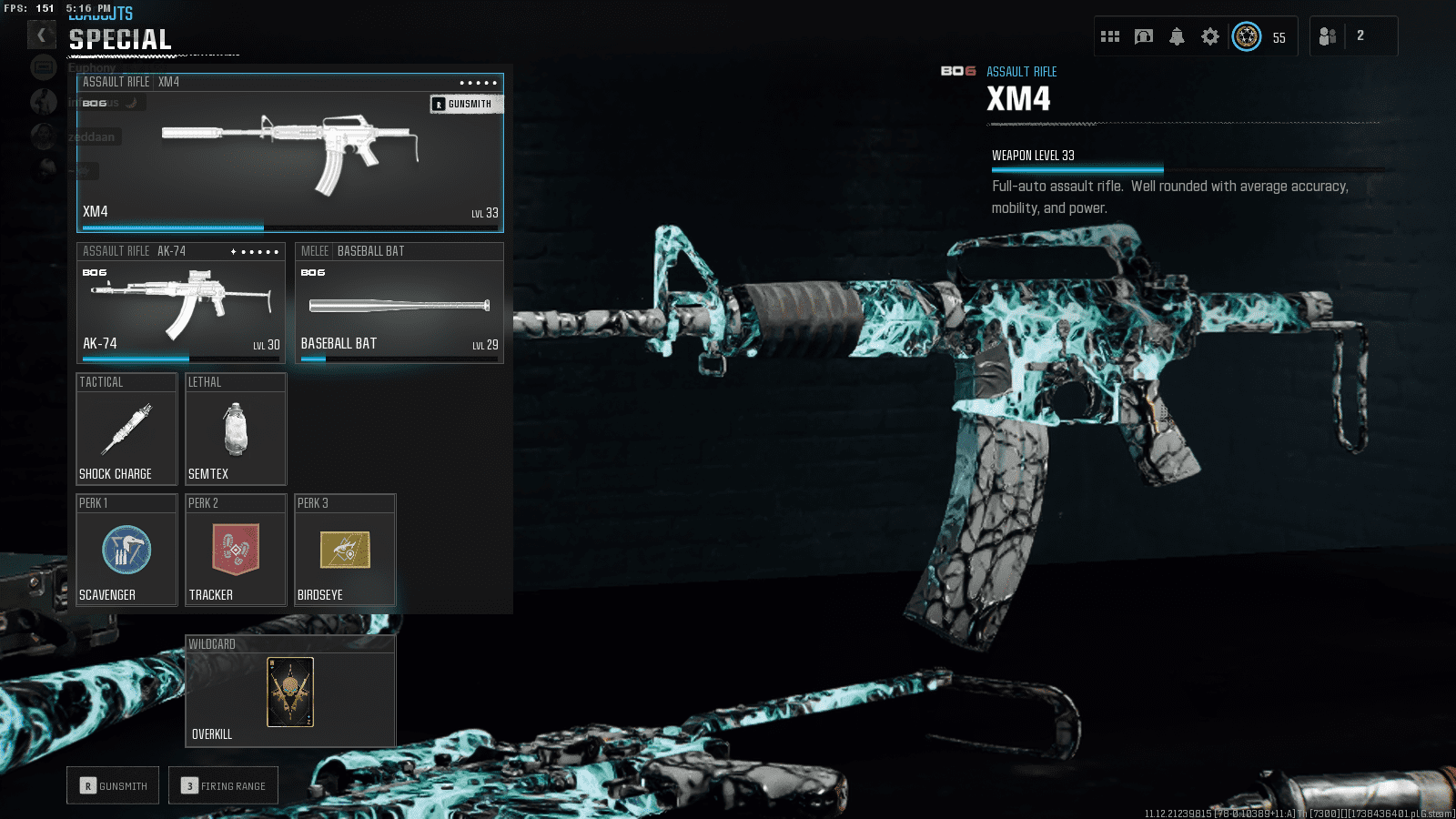
Task: Click the prestige emblem next to level 55
Action: click(1247, 36)
